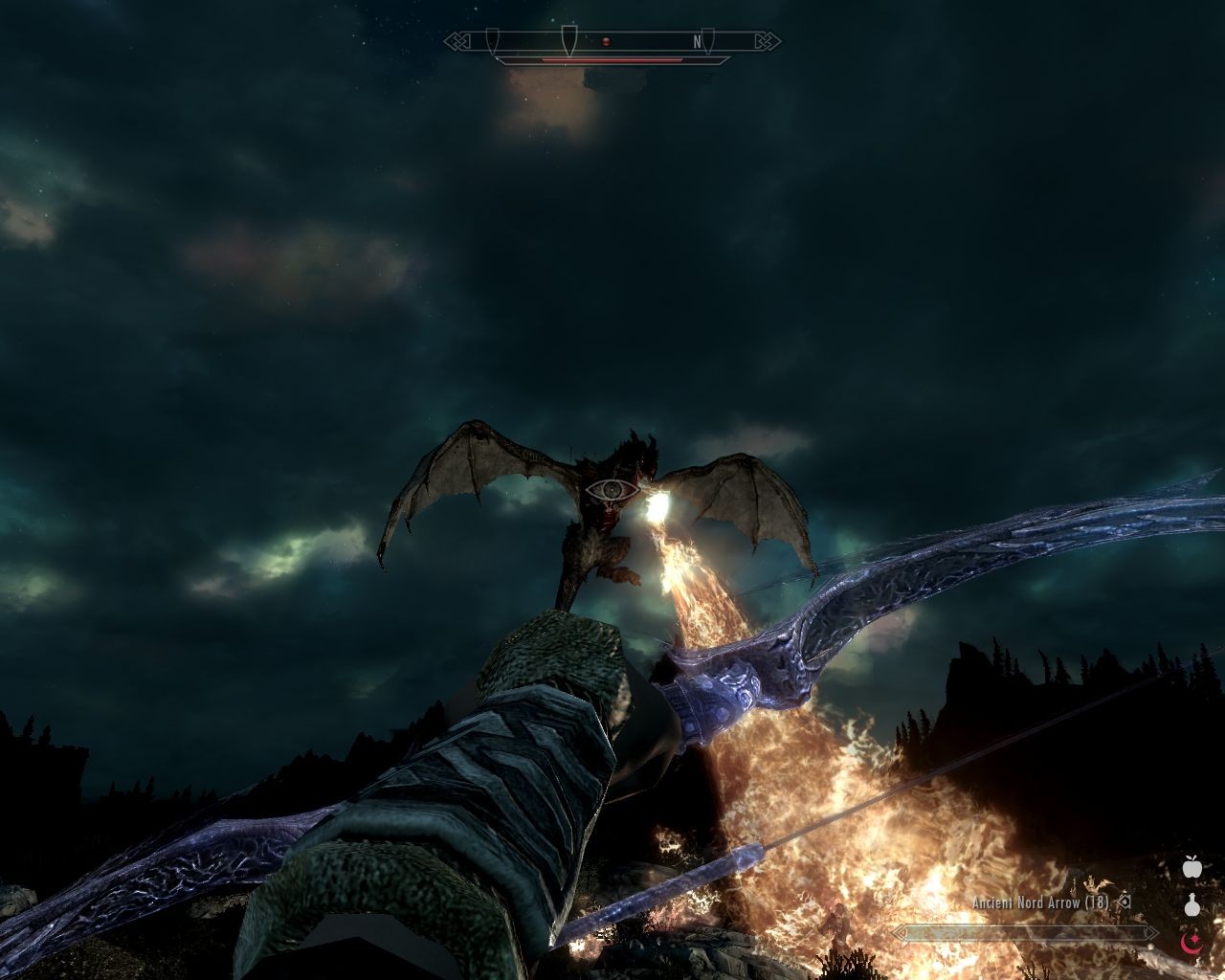The width and height of the screenshot is (1225, 980).
Task: Select the center quest marker on the compass
Action: 568,38
